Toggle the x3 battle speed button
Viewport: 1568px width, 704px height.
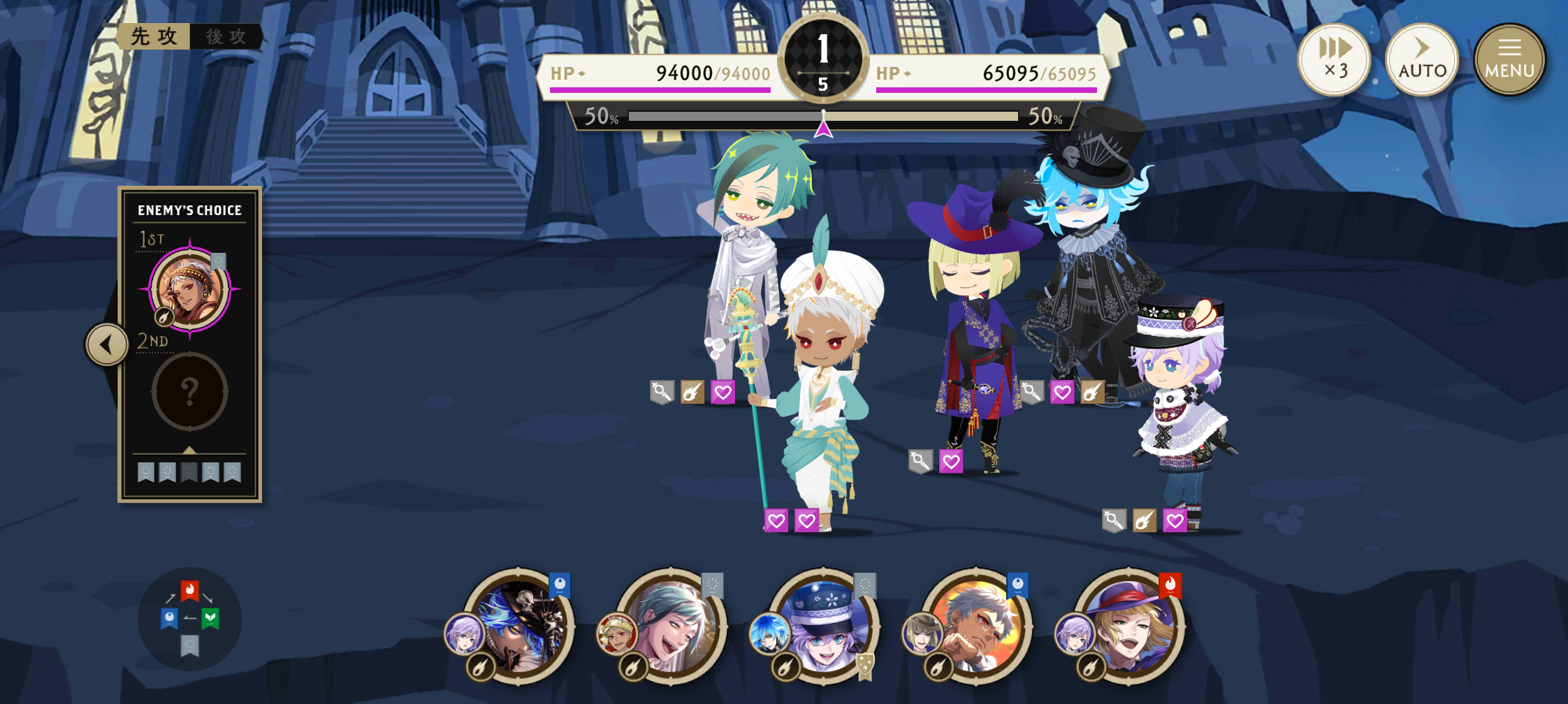click(1334, 59)
